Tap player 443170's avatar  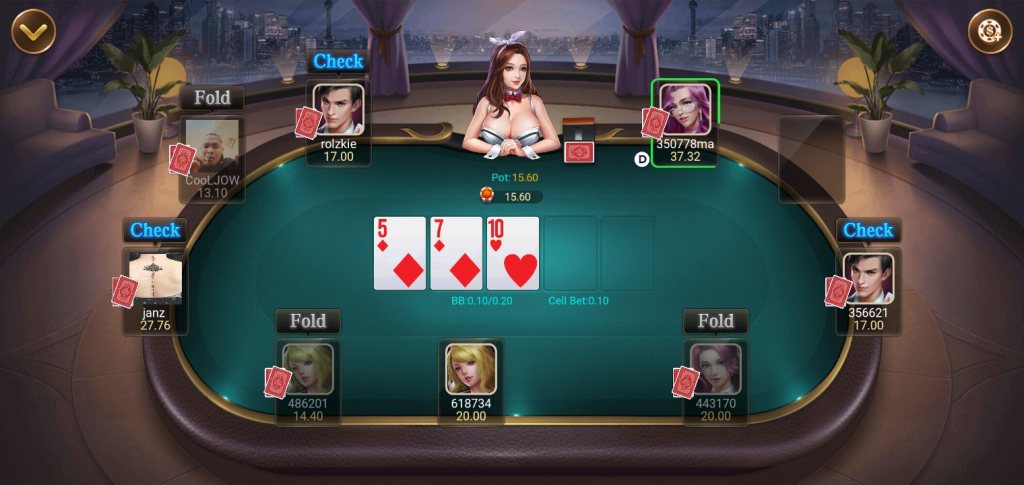[715, 369]
